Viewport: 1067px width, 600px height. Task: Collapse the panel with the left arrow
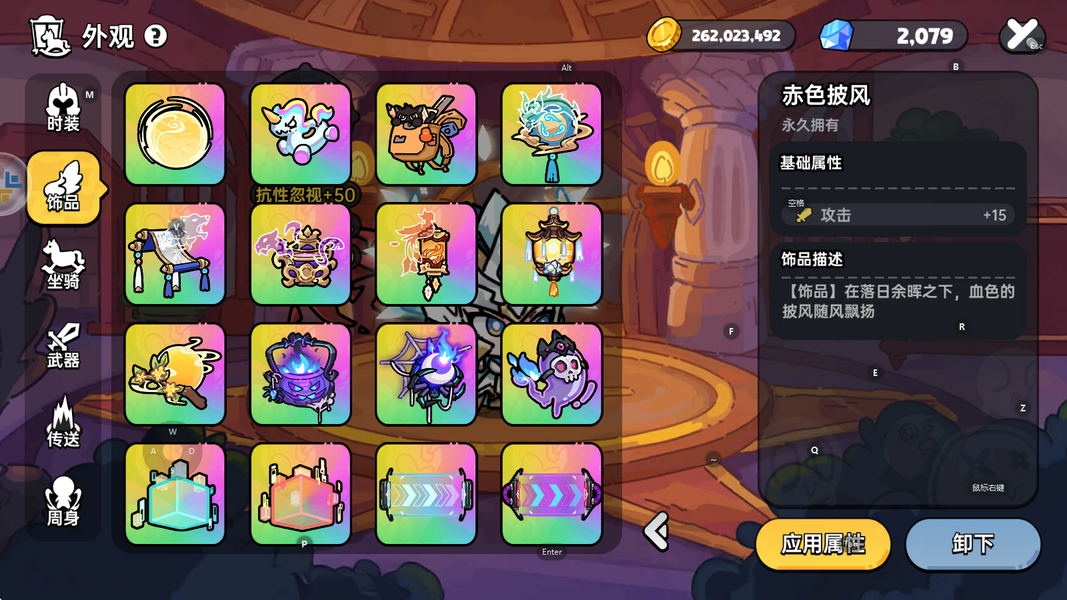pyautogui.click(x=657, y=531)
